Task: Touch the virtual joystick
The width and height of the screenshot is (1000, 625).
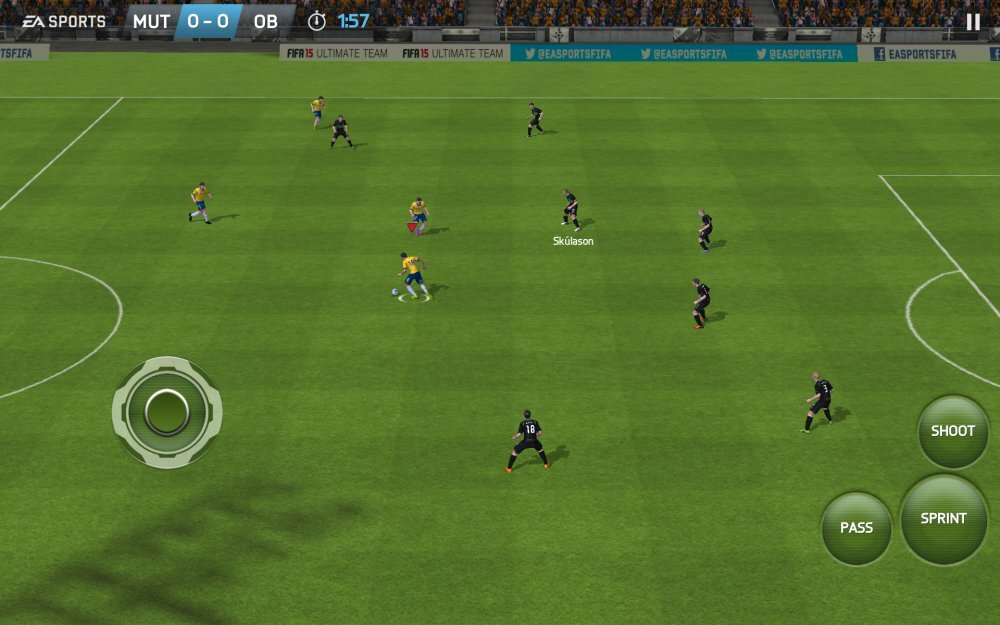Action: coord(167,411)
